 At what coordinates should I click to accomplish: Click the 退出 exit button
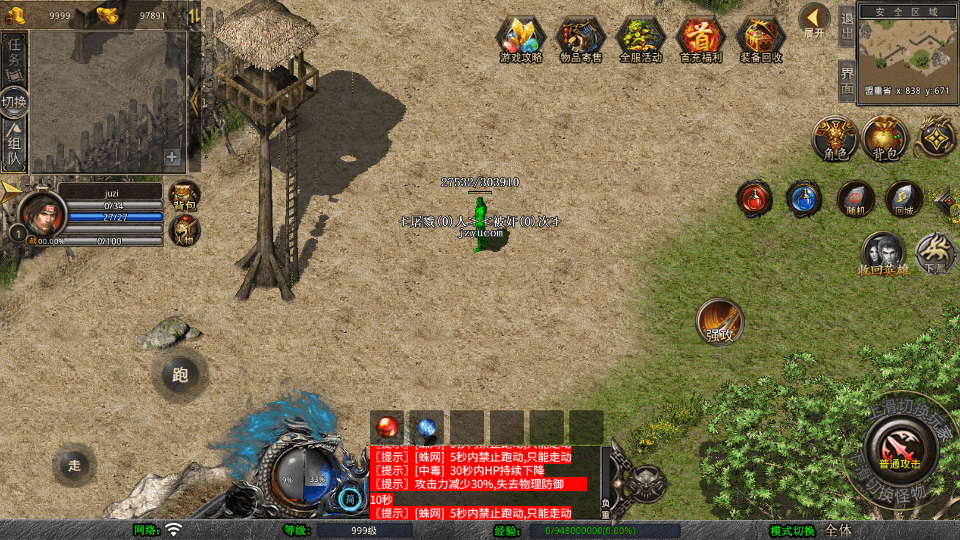click(x=846, y=24)
